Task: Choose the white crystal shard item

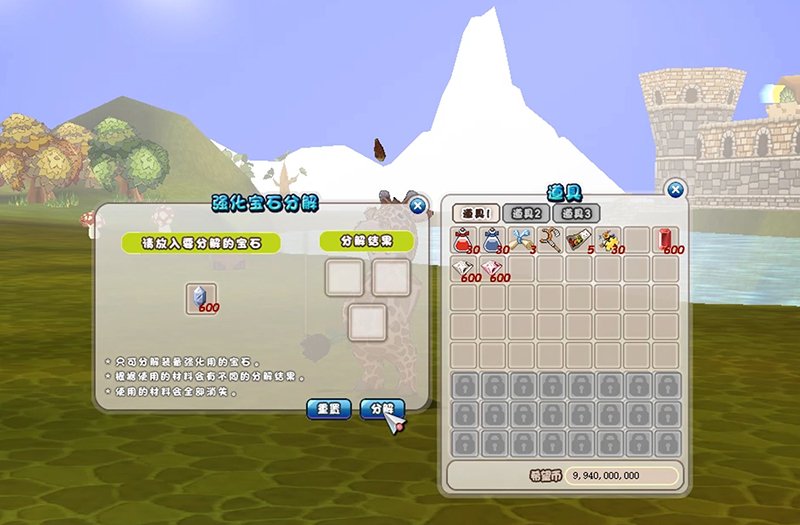Action: pyautogui.click(x=464, y=269)
